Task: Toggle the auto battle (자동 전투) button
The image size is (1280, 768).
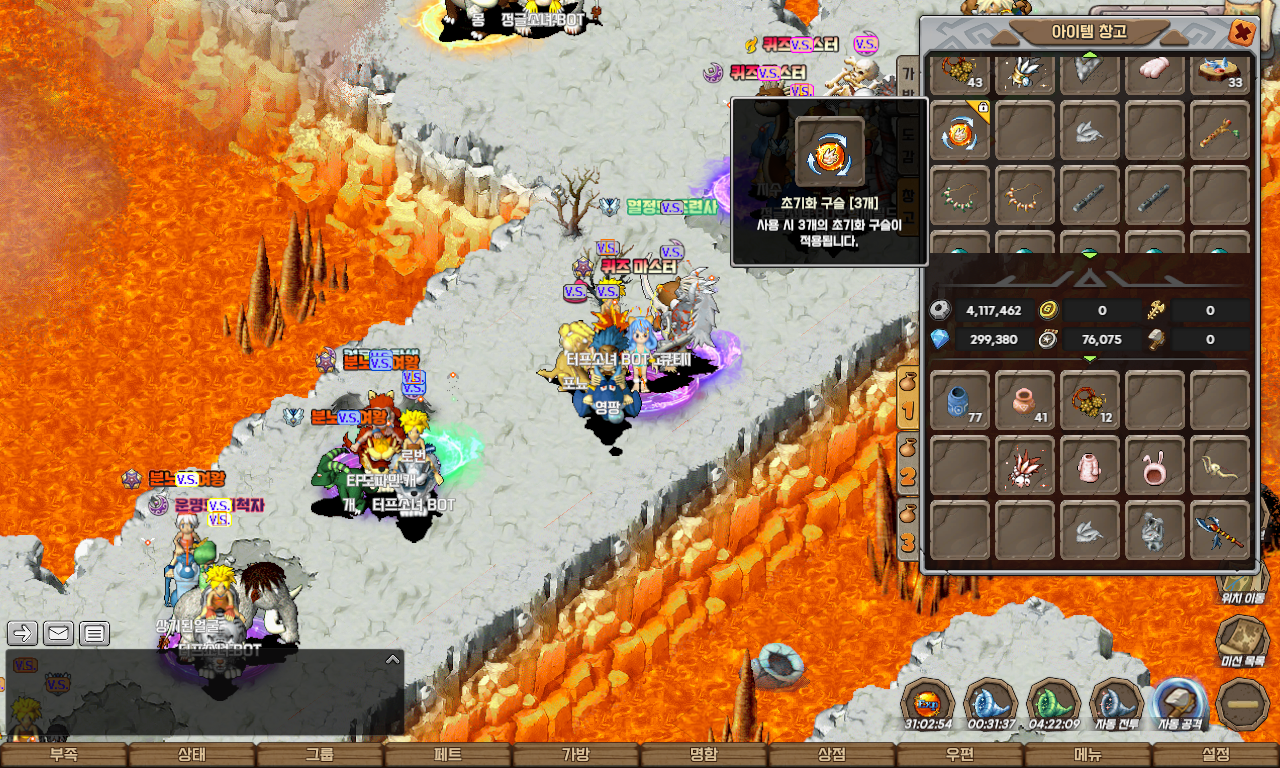Action: [x=1116, y=703]
